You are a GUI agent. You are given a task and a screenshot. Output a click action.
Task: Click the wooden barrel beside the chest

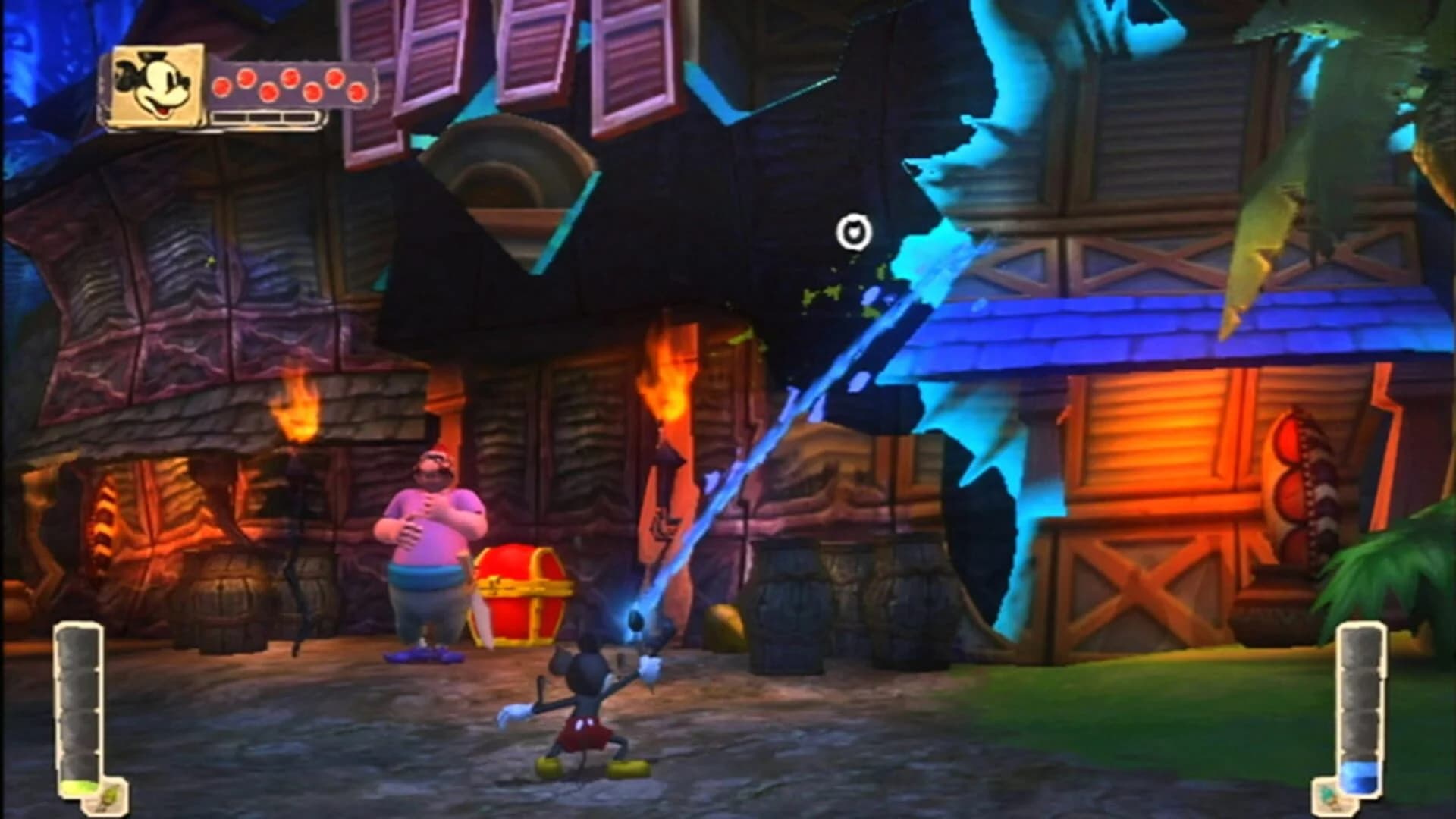pos(224,599)
